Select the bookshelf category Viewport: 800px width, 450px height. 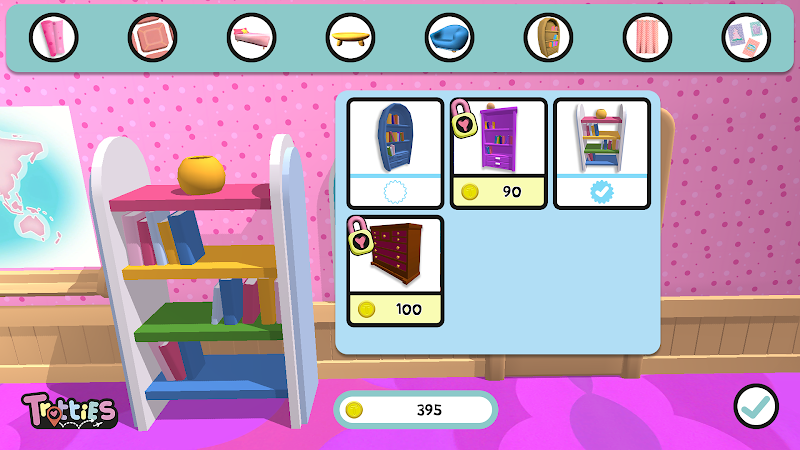[549, 38]
